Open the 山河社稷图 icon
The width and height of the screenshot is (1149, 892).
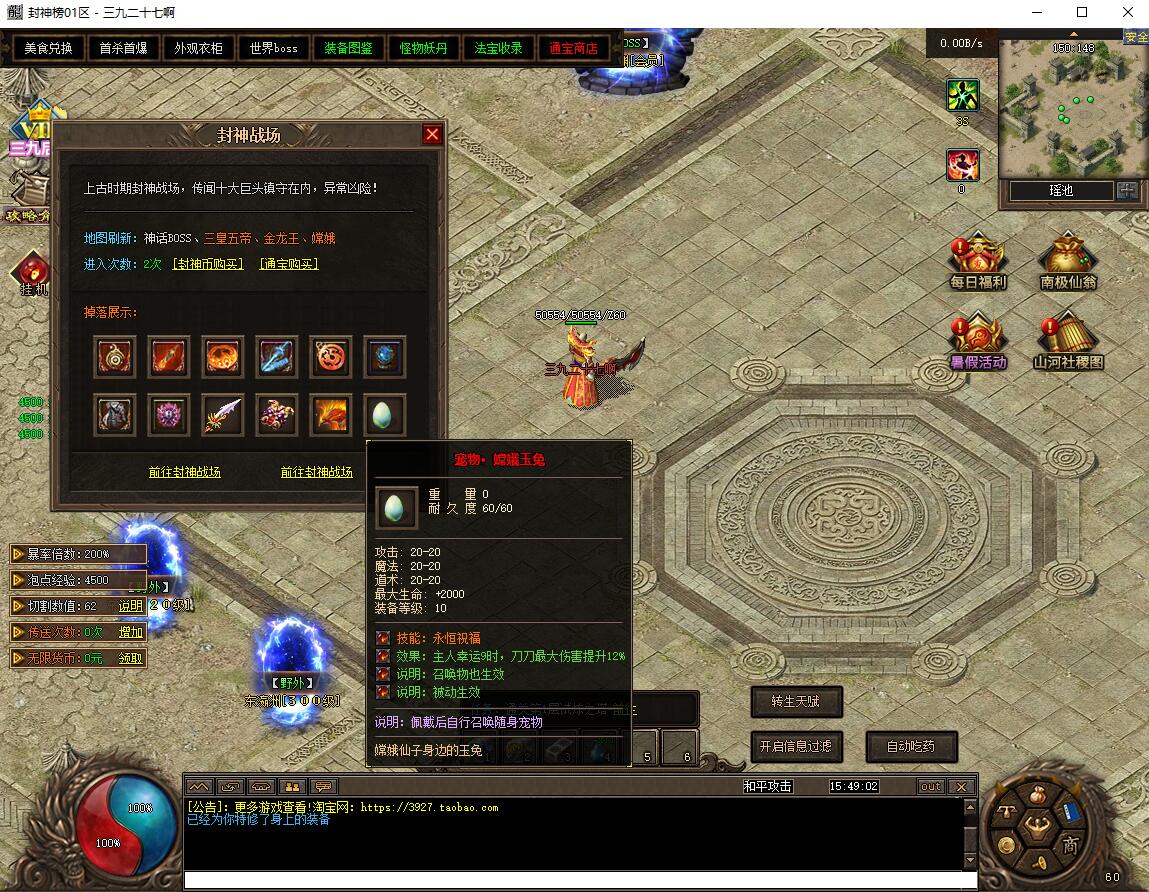pos(1068,343)
